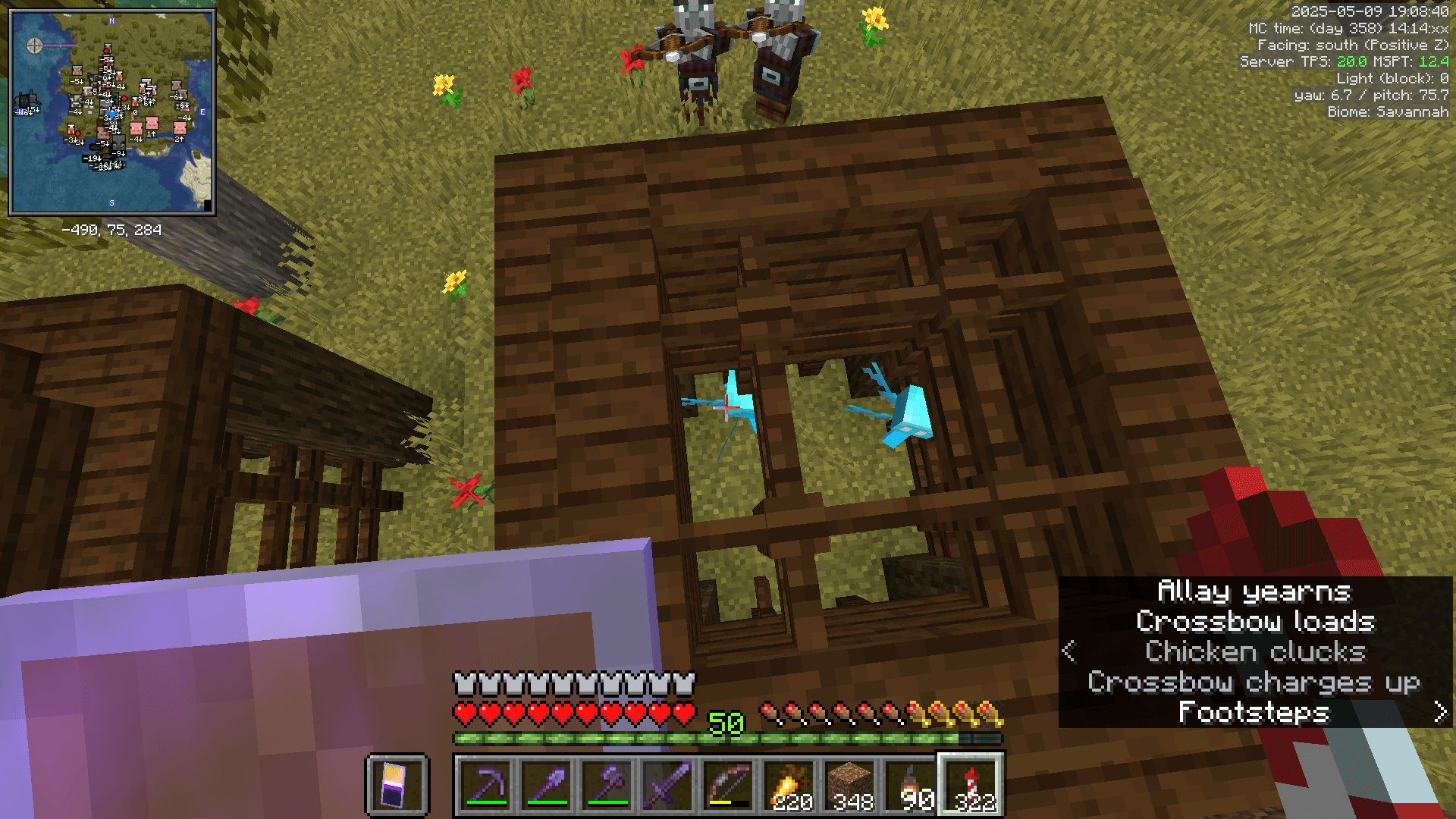1456x819 pixels.
Task: Click the player arrow marker on the minimap
Action: pyautogui.click(x=112, y=114)
